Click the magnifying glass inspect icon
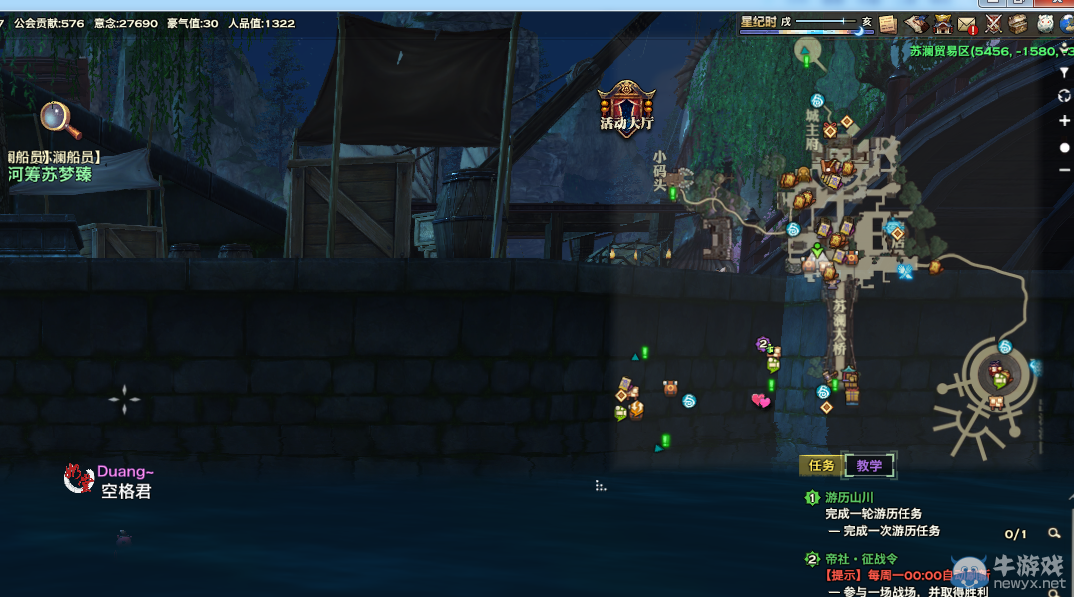The width and height of the screenshot is (1074, 597). pyautogui.click(x=60, y=119)
